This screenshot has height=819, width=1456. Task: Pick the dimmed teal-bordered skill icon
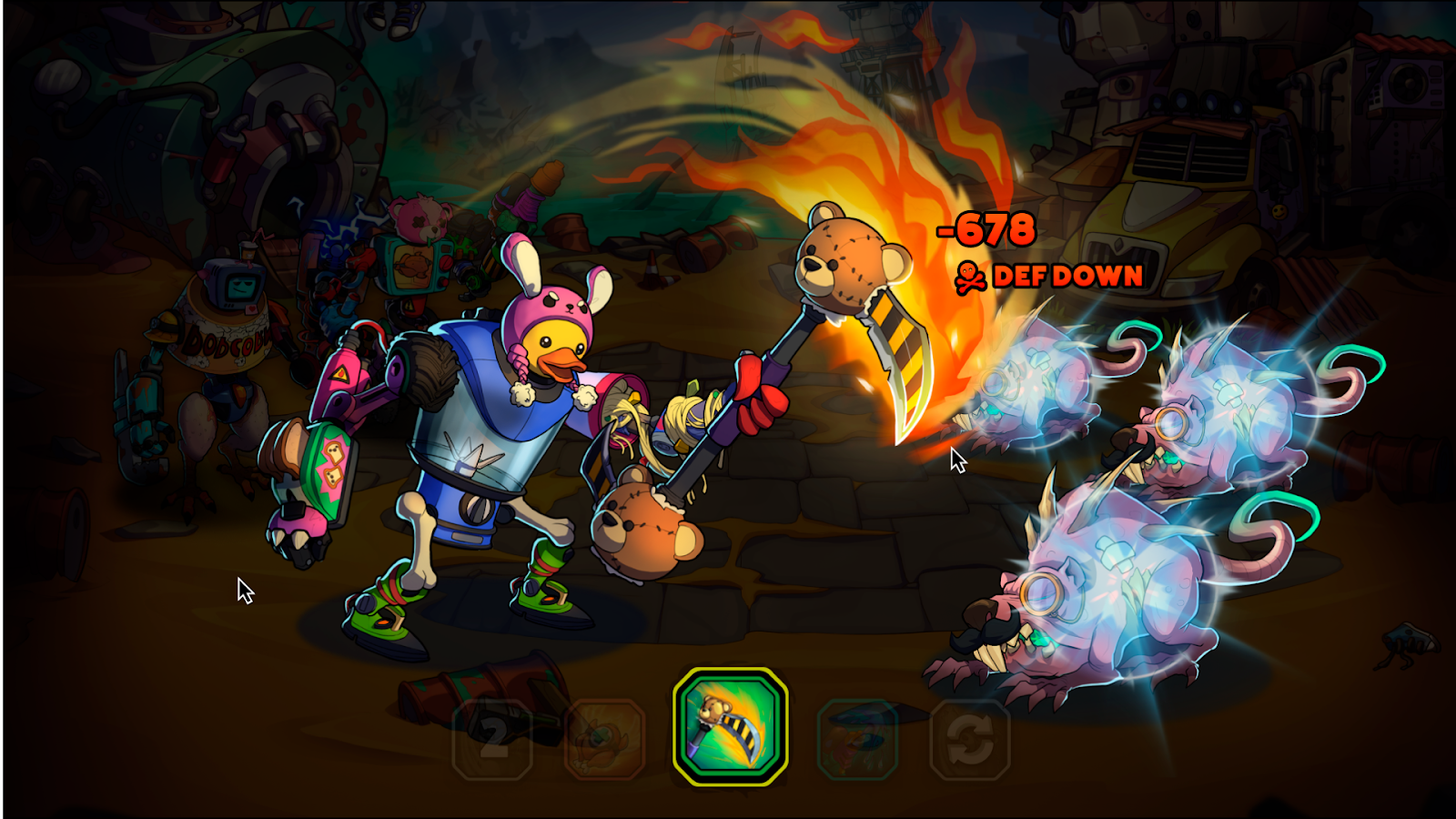857,739
